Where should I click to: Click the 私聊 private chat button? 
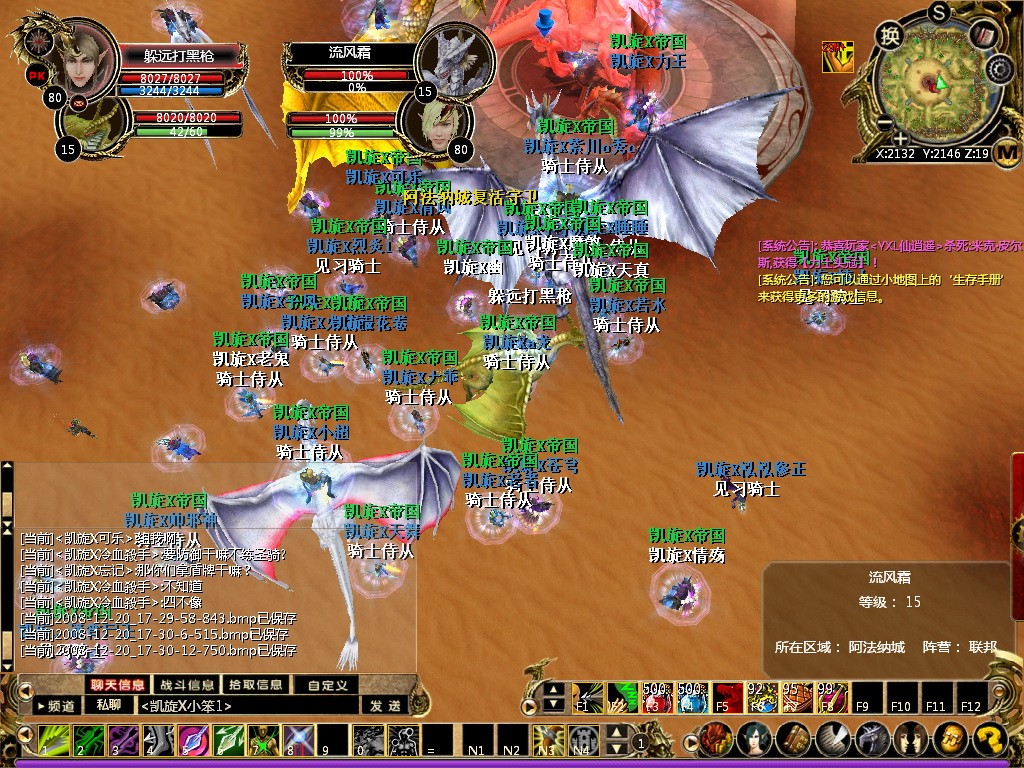coord(108,705)
